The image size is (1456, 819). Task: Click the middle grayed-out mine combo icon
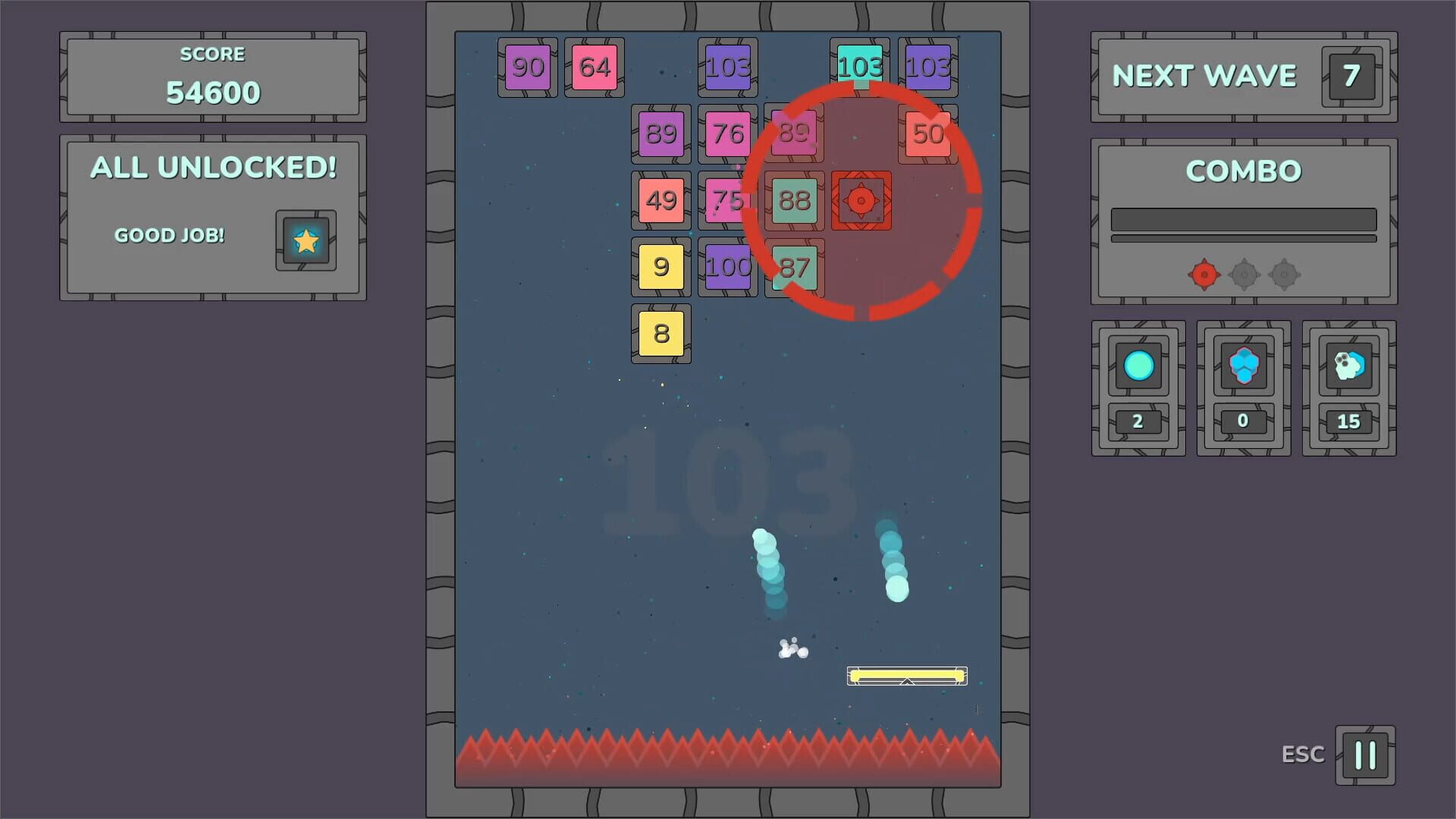(x=1243, y=275)
